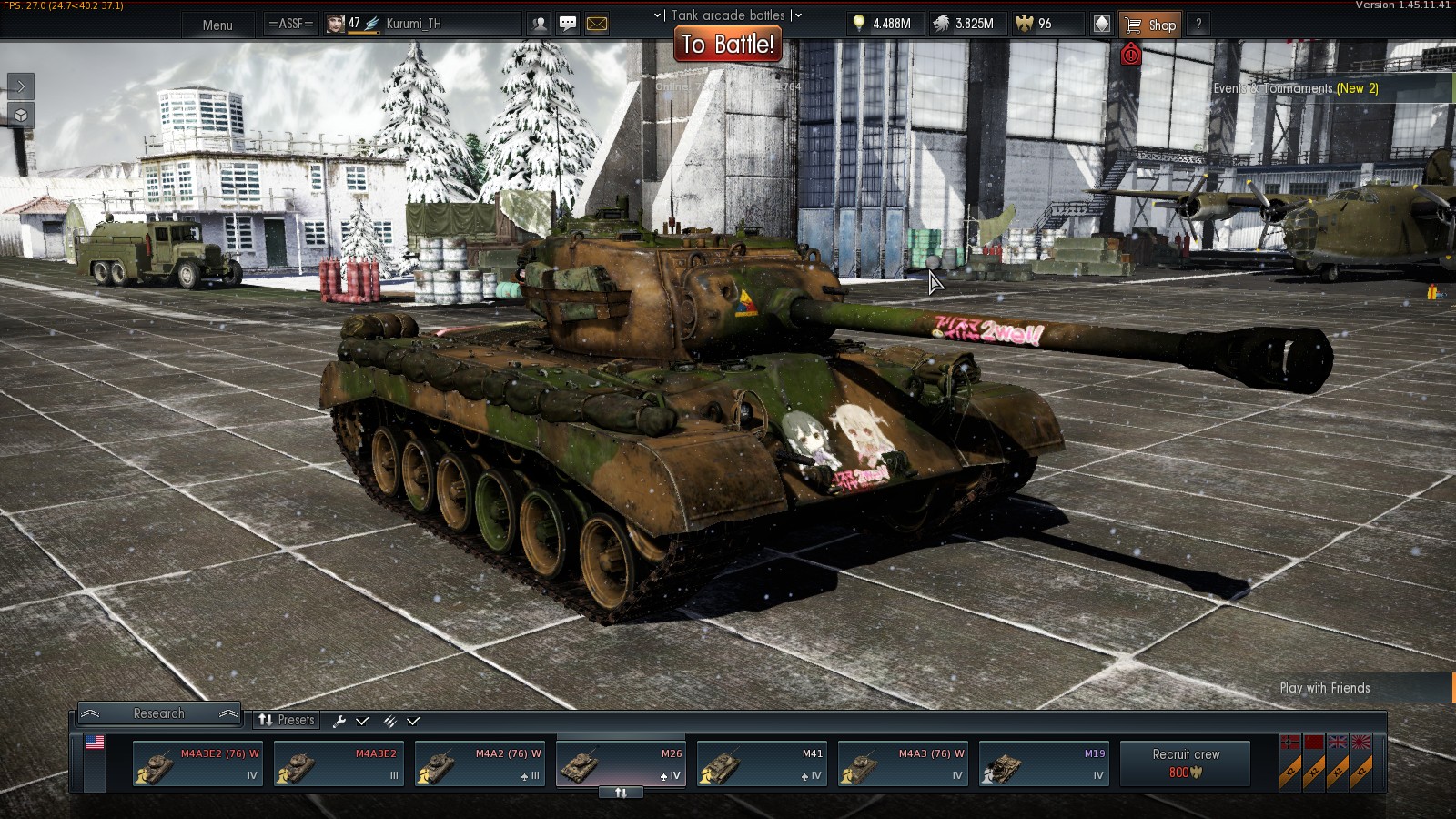
Task: Recruit crew for 800 eagles
Action: coord(1186,763)
